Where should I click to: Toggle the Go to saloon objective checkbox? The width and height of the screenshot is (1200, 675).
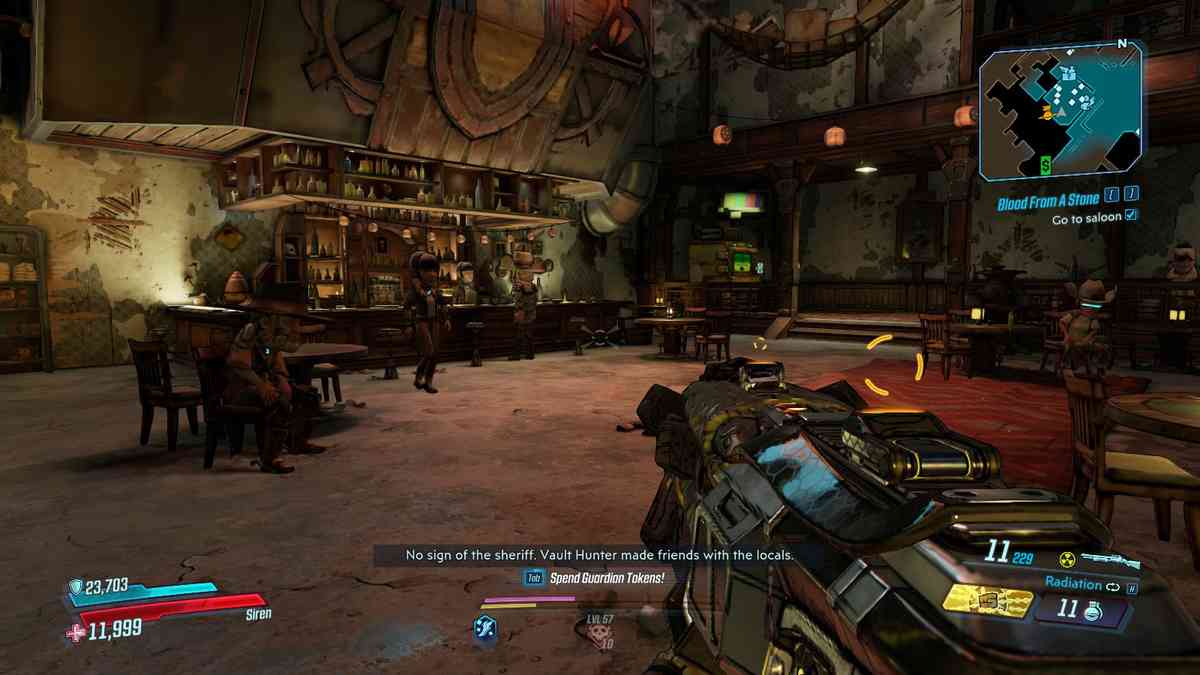pos(1131,216)
